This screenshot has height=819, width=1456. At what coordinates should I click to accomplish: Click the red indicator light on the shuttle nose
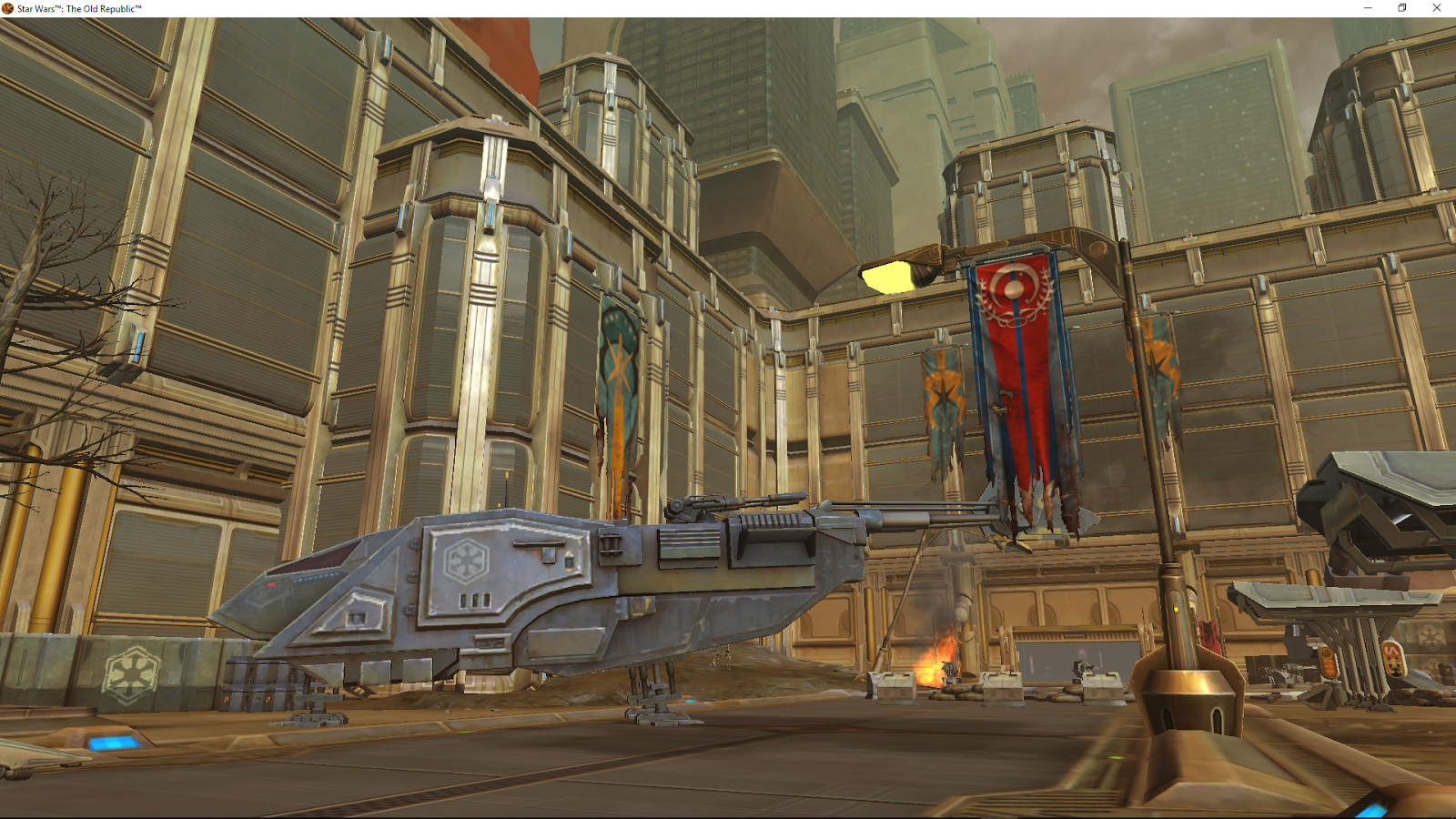point(271,585)
